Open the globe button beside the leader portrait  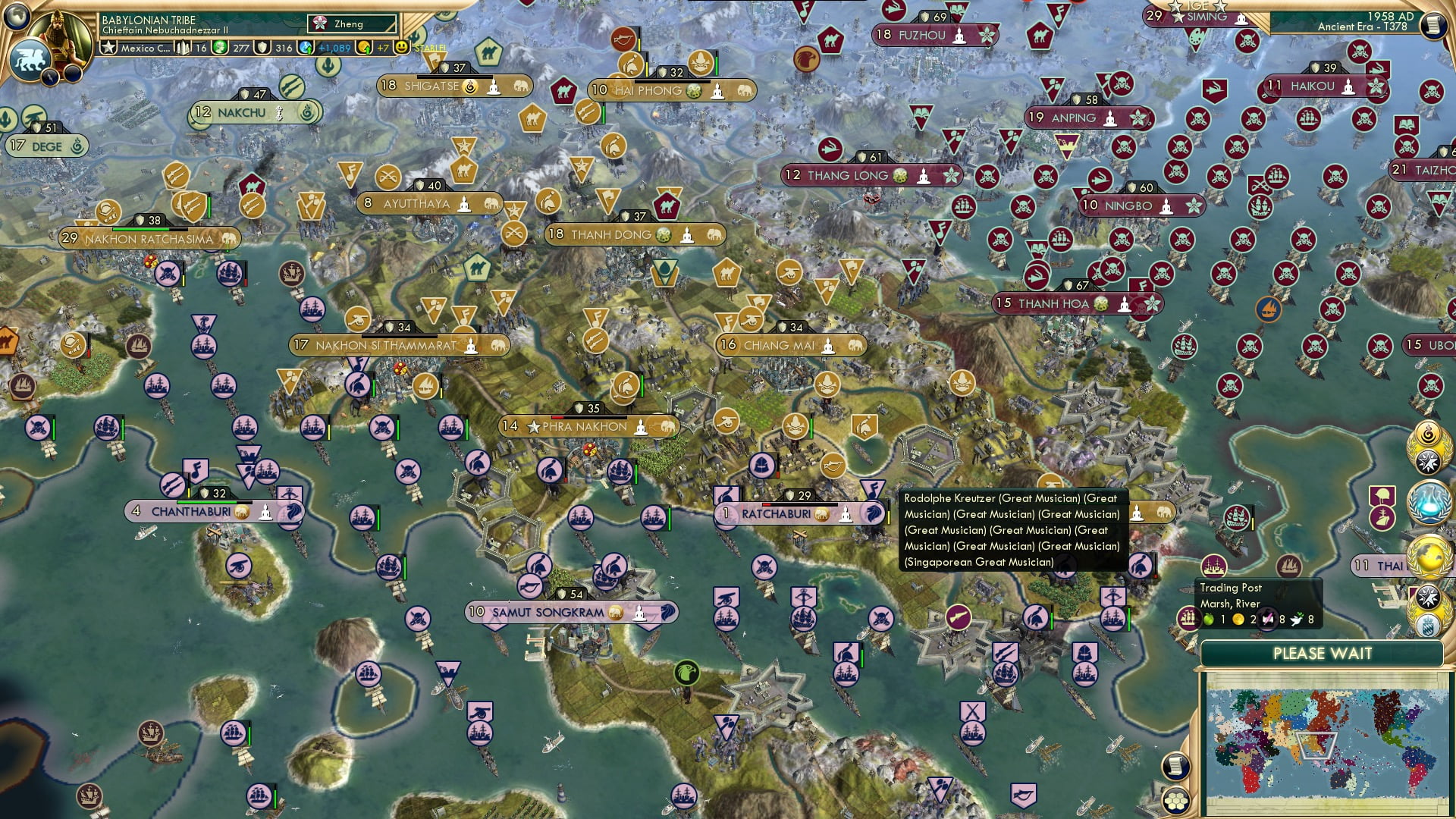click(17, 15)
